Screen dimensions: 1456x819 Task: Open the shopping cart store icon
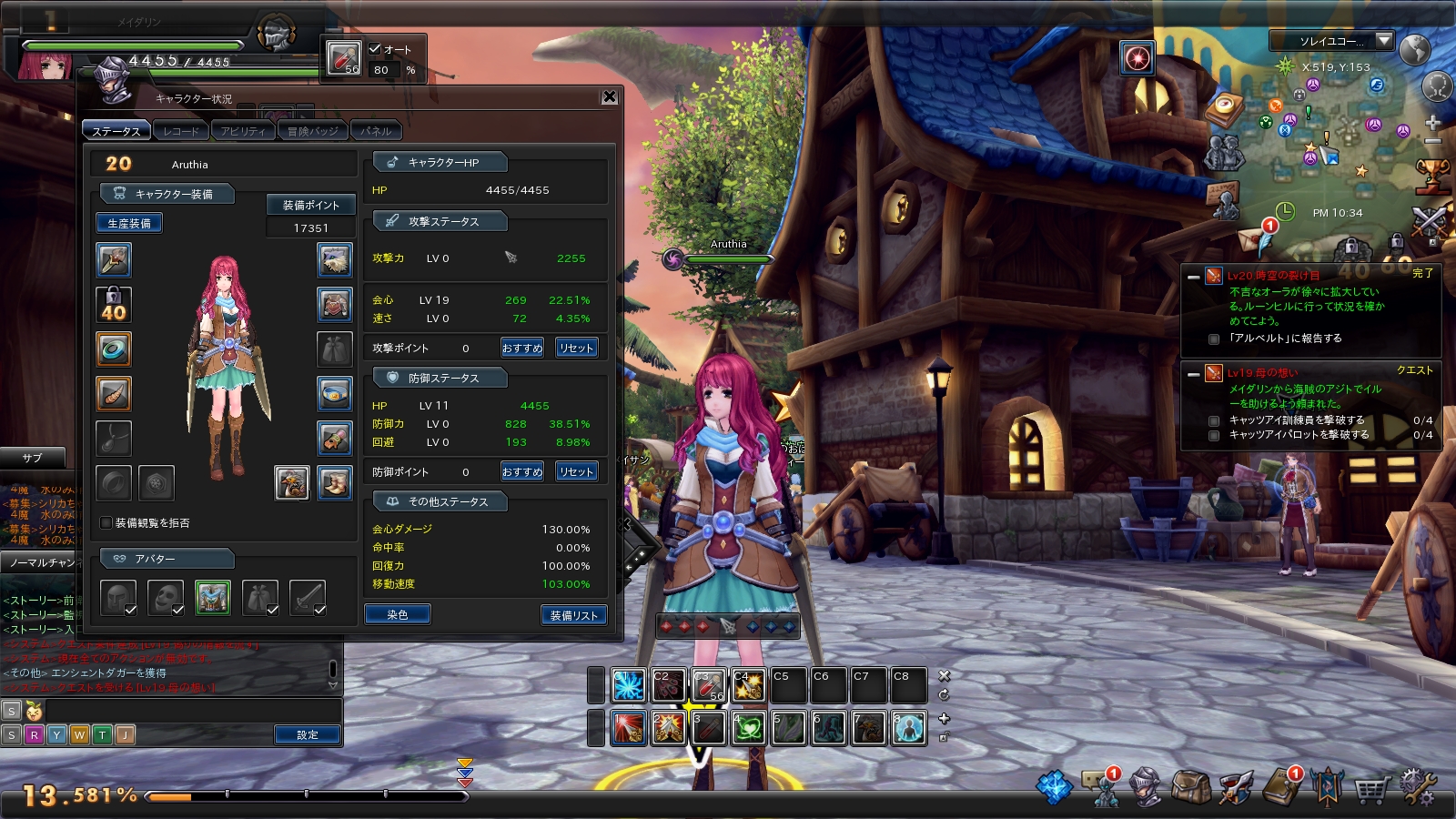tap(1370, 788)
